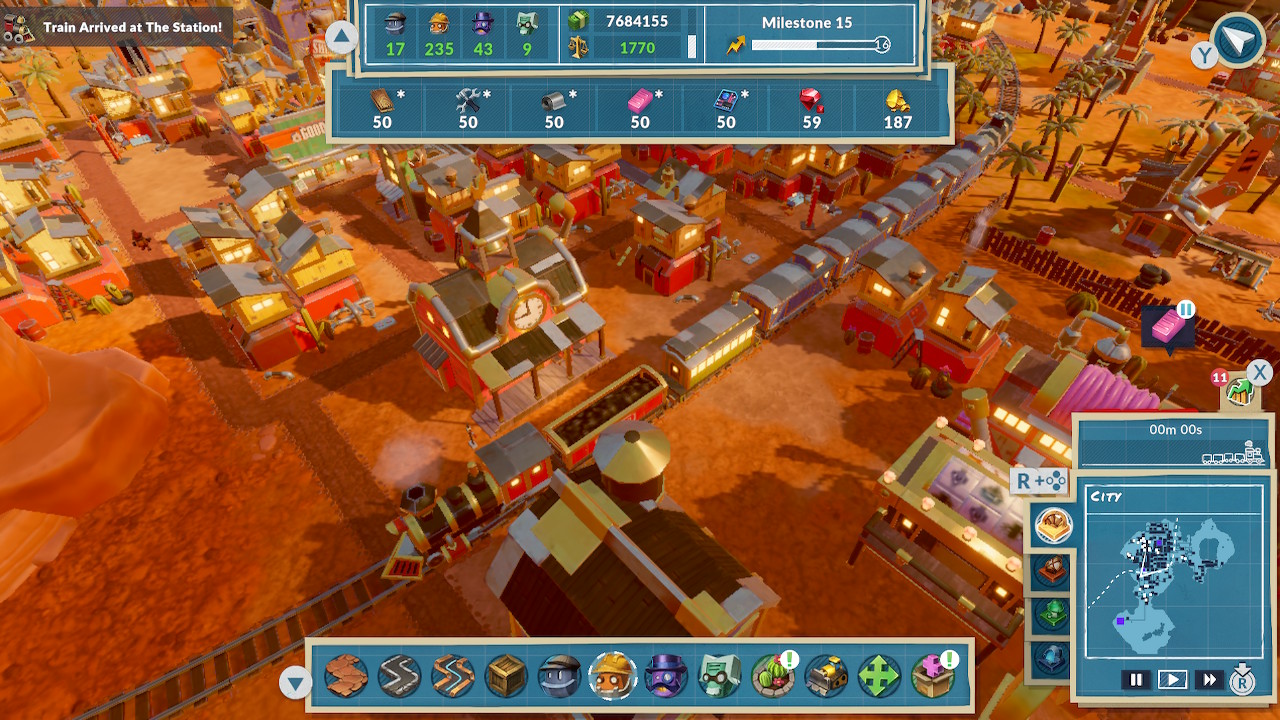Pick the canal path build tool
1280x720 pixels.
click(x=452, y=677)
